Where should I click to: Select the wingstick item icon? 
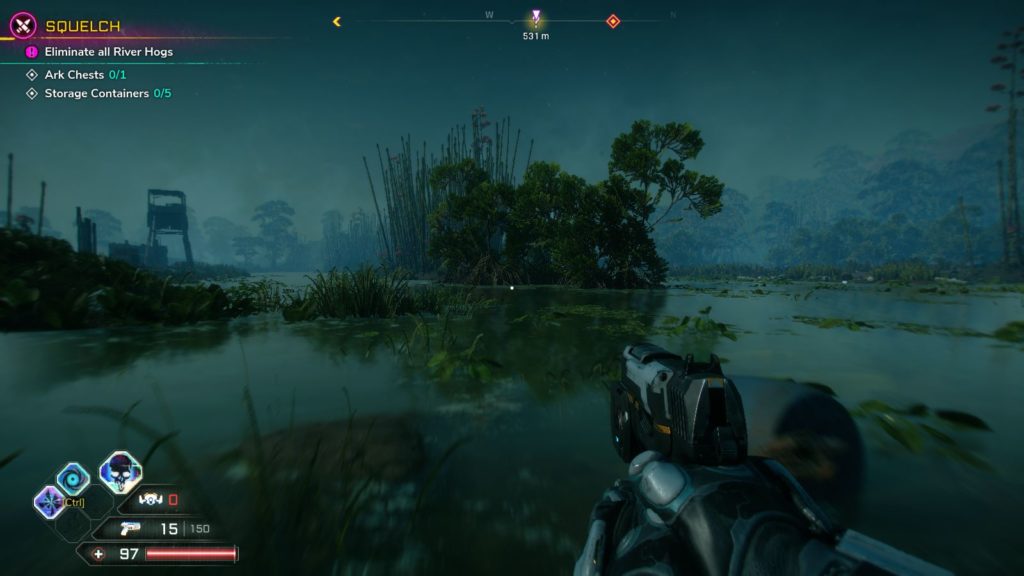click(x=151, y=500)
